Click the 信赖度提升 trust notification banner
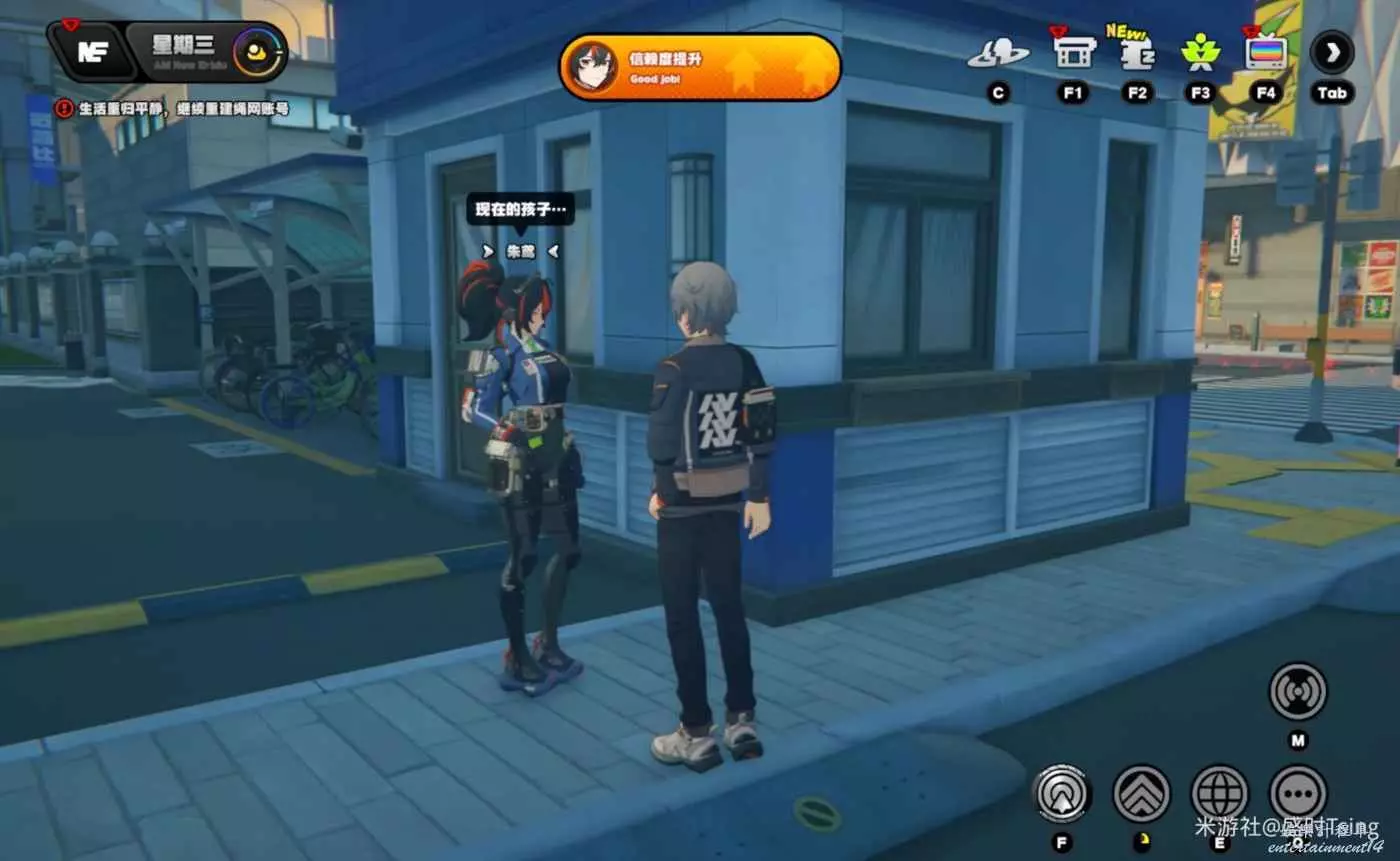Screen dimensions: 1400x861 point(700,67)
